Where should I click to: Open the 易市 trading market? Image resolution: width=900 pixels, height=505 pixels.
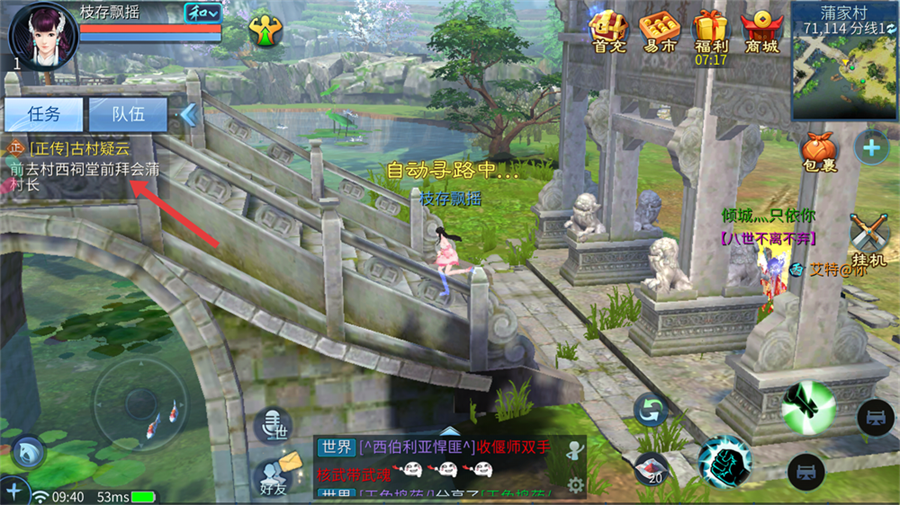coord(660,33)
